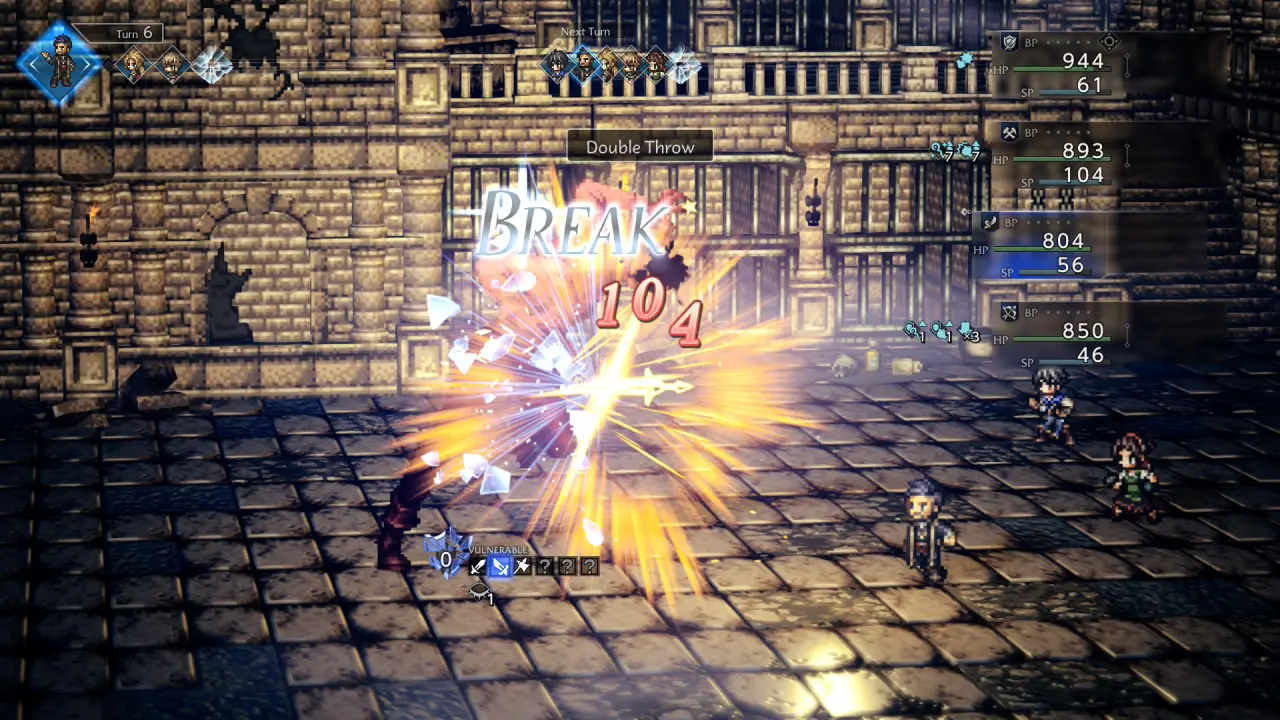The width and height of the screenshot is (1280, 720).
Task: Click the shattered enemy icon in the current turn order
Action: point(211,66)
